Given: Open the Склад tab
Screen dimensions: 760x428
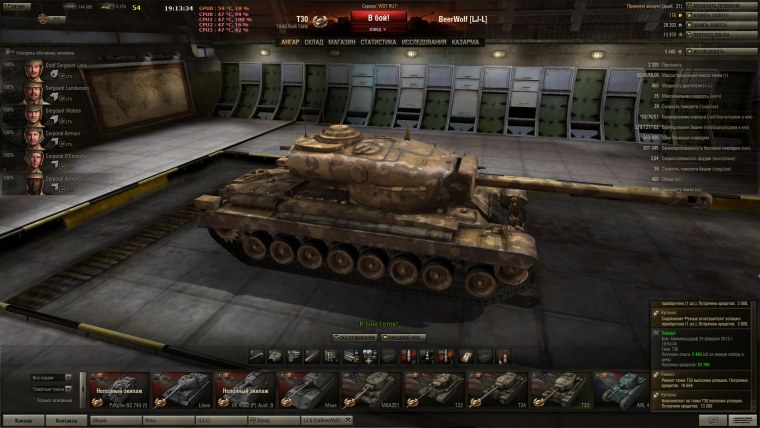Looking at the screenshot, I should (313, 42).
